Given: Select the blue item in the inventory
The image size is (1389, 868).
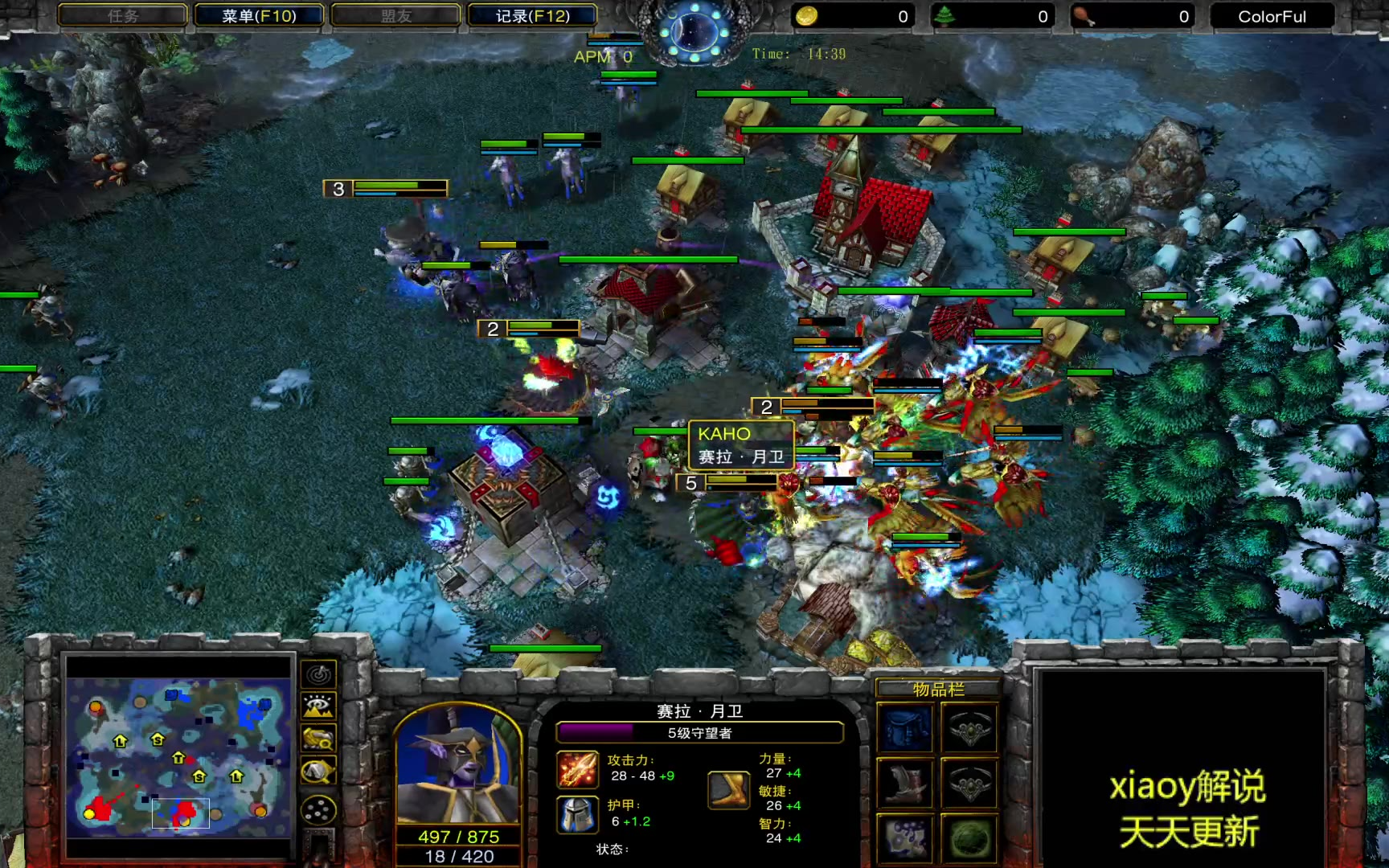Looking at the screenshot, I should tap(906, 728).
